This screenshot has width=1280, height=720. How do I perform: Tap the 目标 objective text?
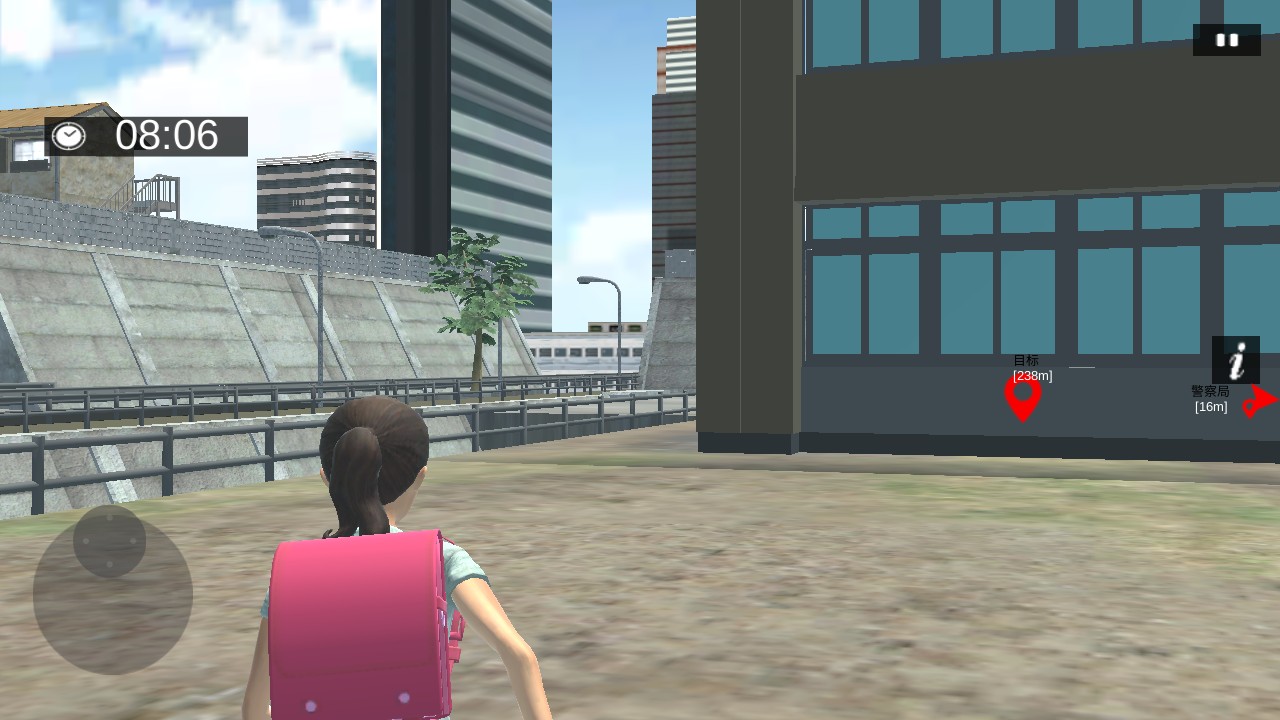click(1026, 358)
